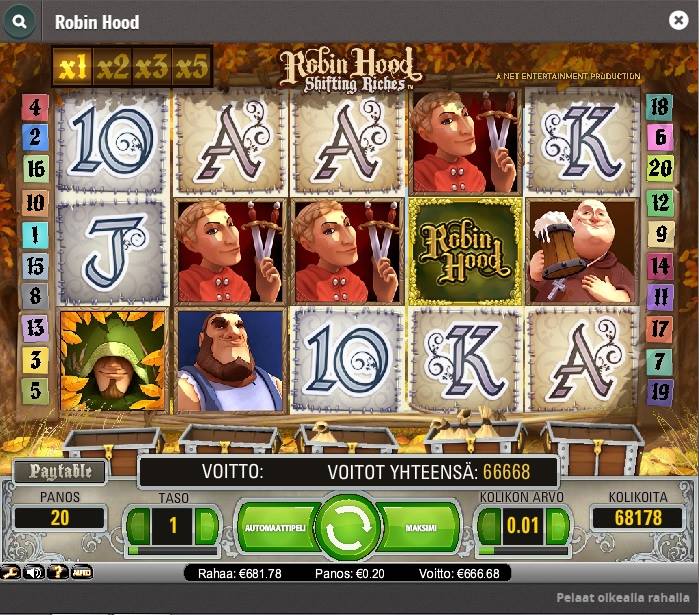Select payline number 18
Viewport: 699px width, 615px height.
coord(659,107)
